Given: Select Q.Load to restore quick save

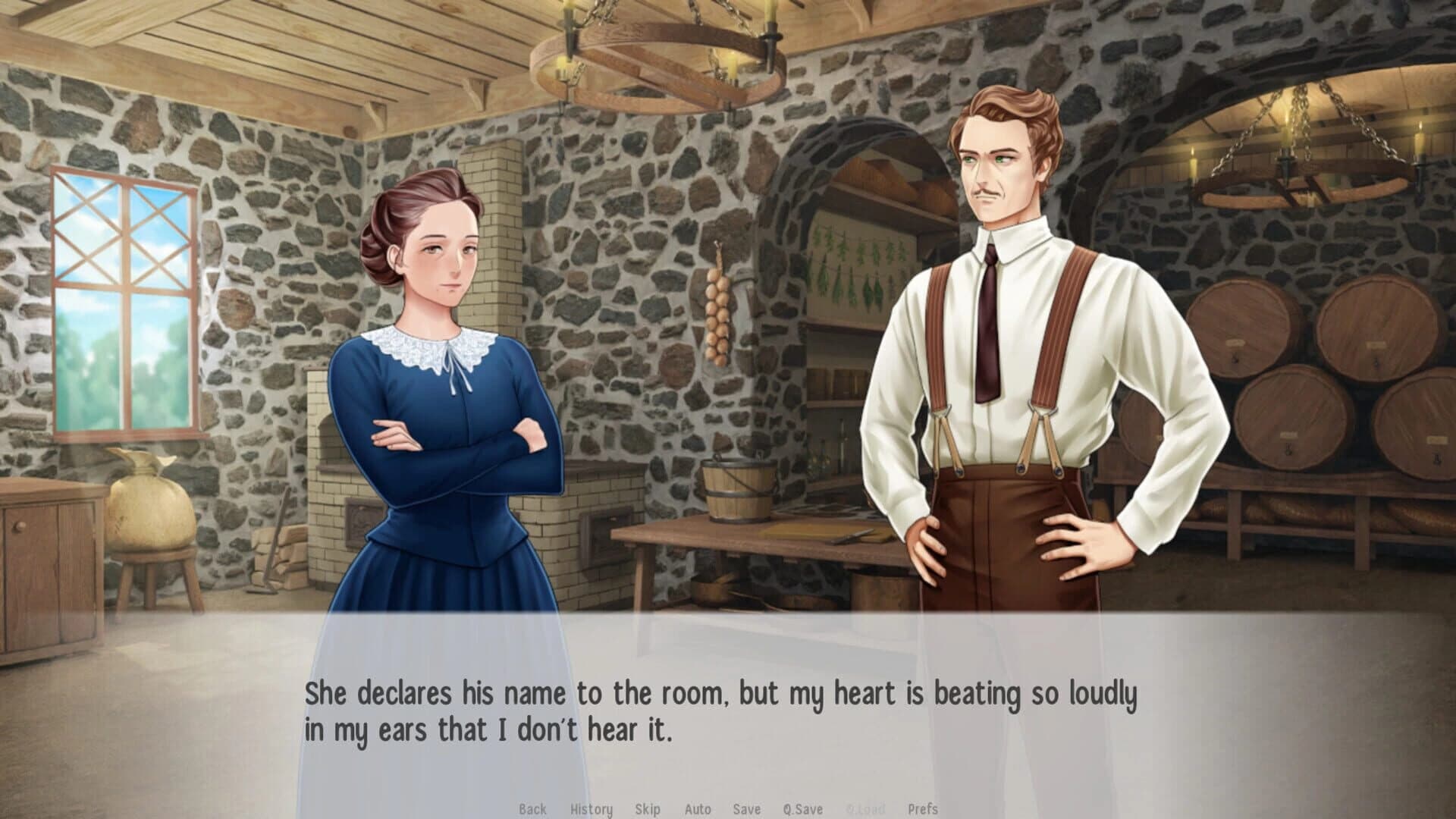Looking at the screenshot, I should click(864, 809).
